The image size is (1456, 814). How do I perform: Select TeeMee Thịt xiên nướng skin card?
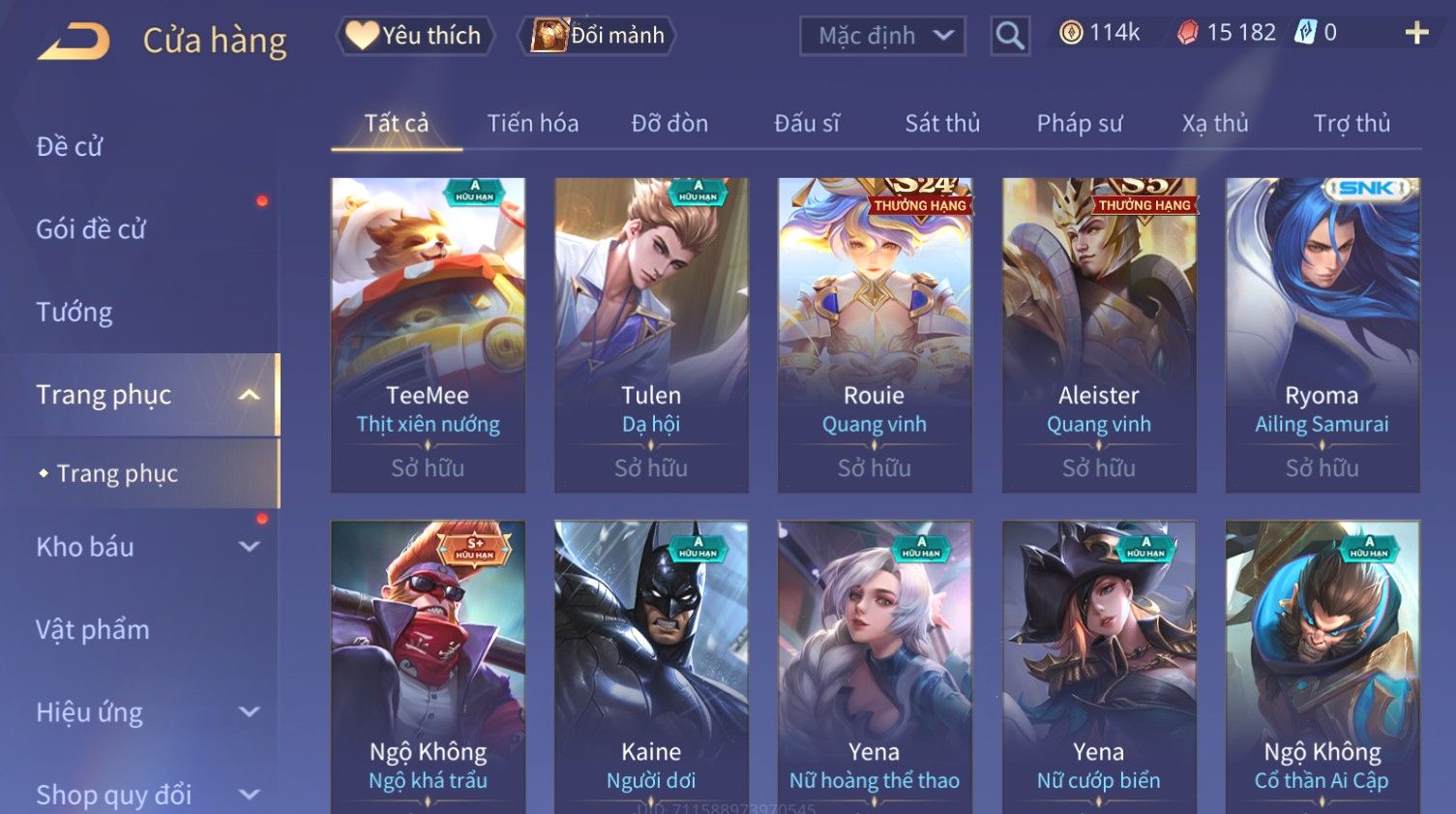click(x=428, y=334)
